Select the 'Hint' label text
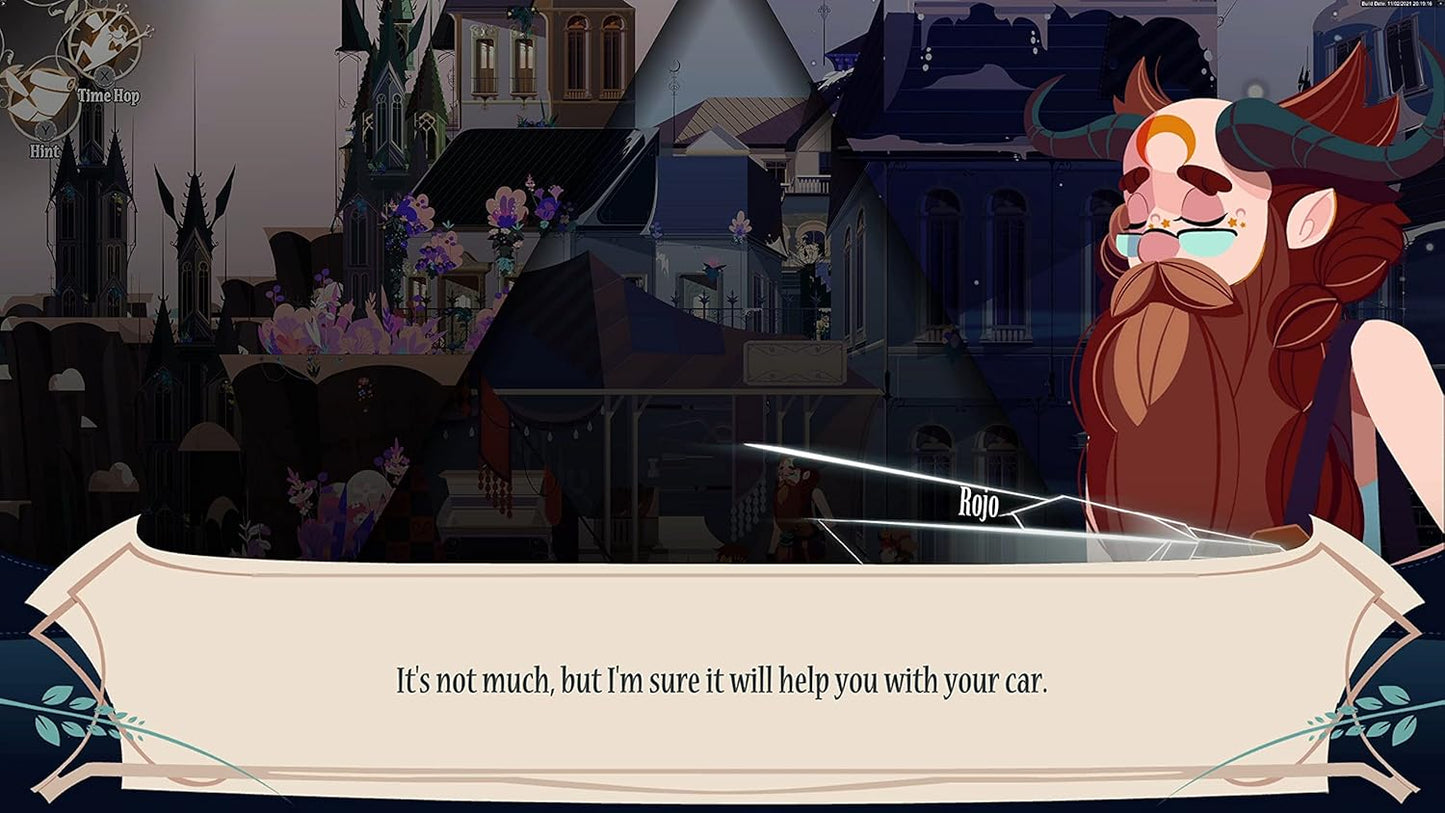This screenshot has width=1445, height=813. (x=44, y=150)
